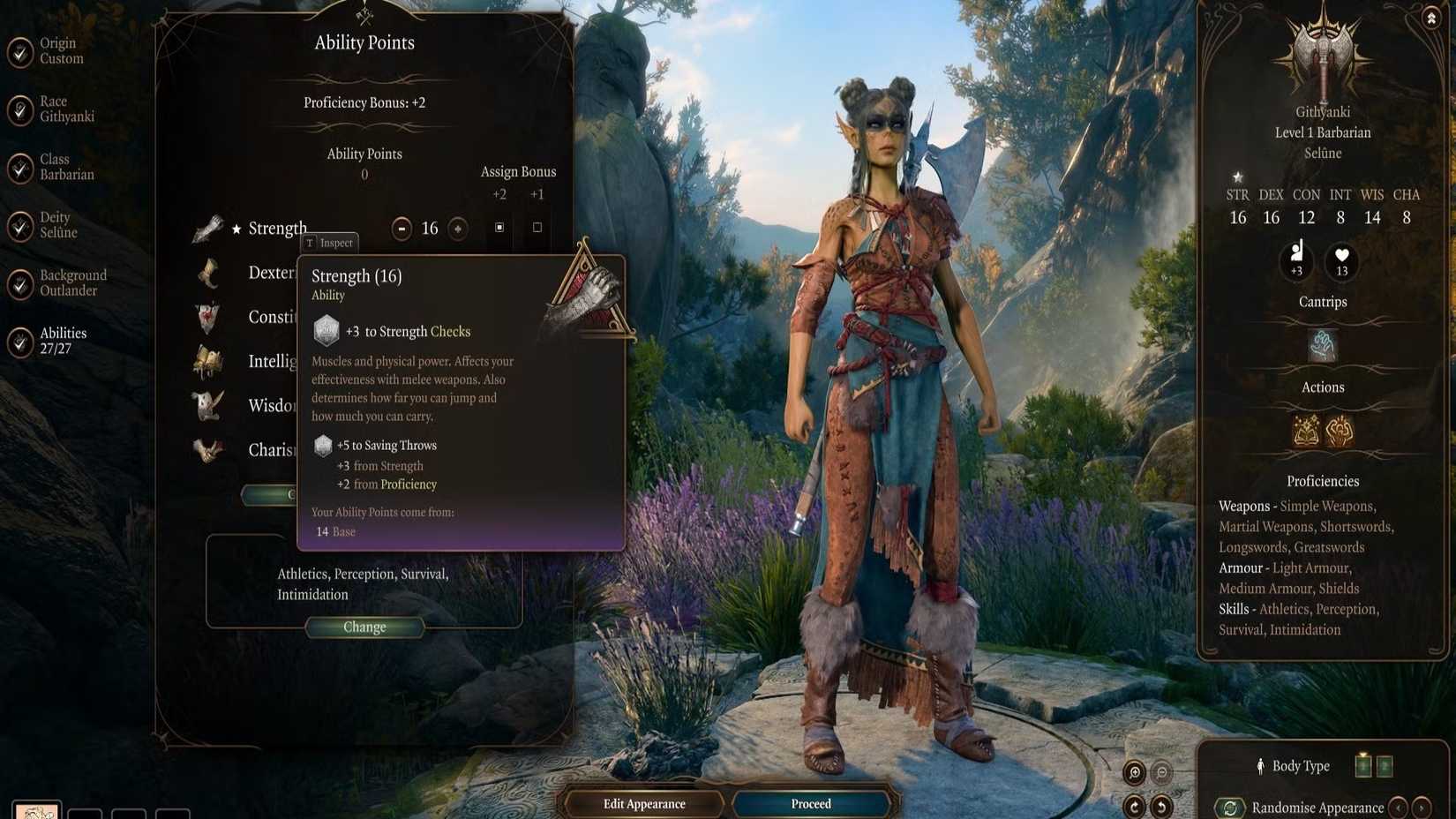Viewport: 1456px width, 819px height.
Task: Open the leftmost Actions icon
Action: coord(1305,429)
